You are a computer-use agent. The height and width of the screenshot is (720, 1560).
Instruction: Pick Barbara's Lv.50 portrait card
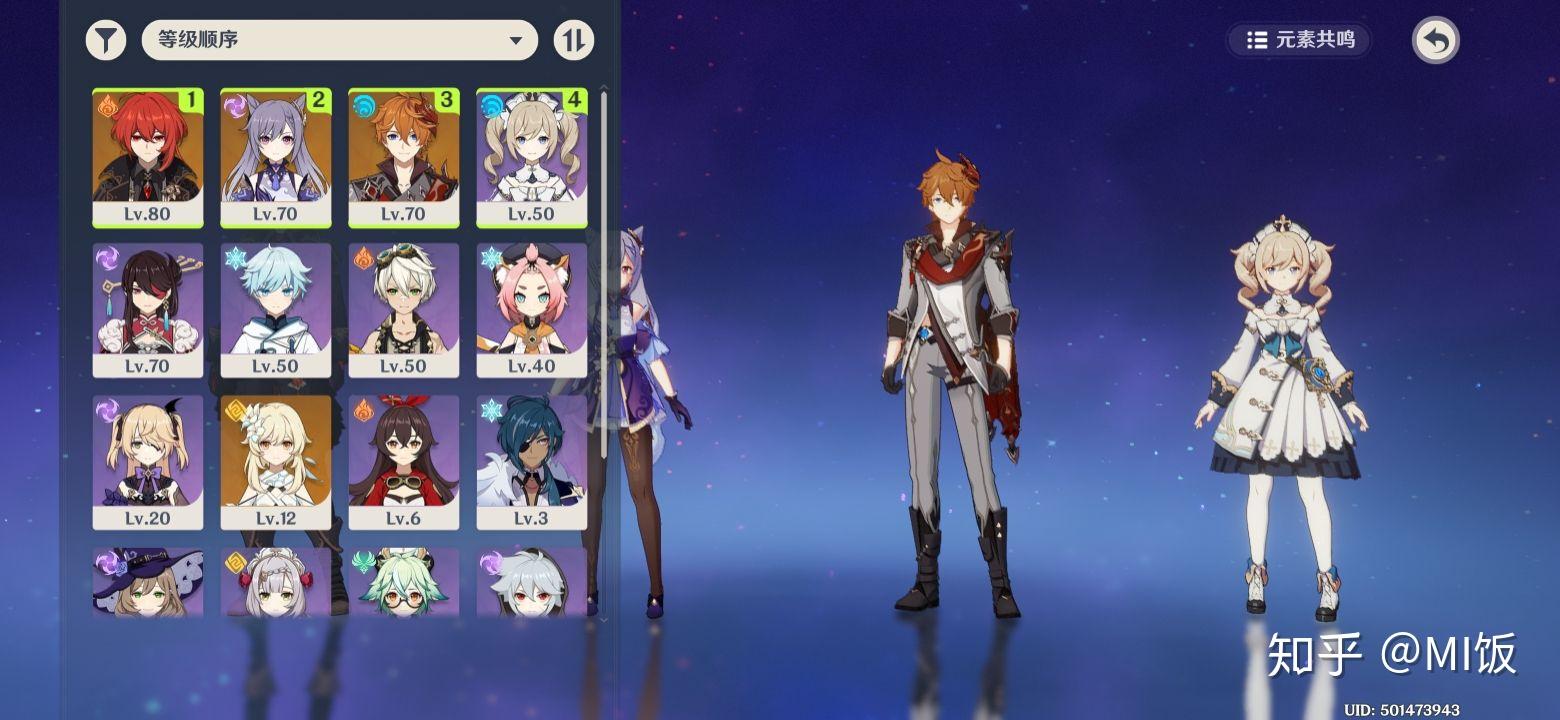(x=532, y=157)
